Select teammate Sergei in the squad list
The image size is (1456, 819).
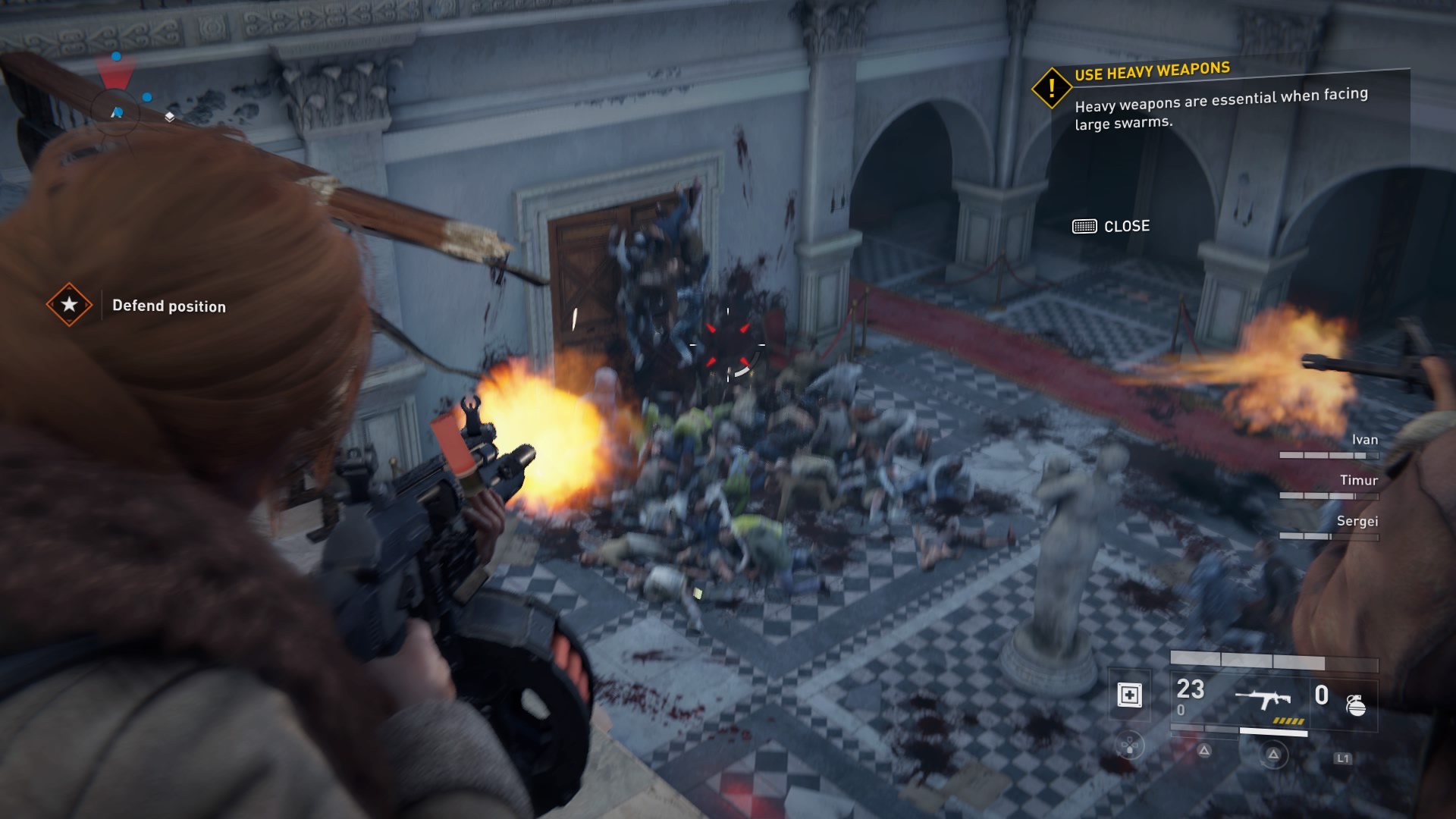(1357, 521)
